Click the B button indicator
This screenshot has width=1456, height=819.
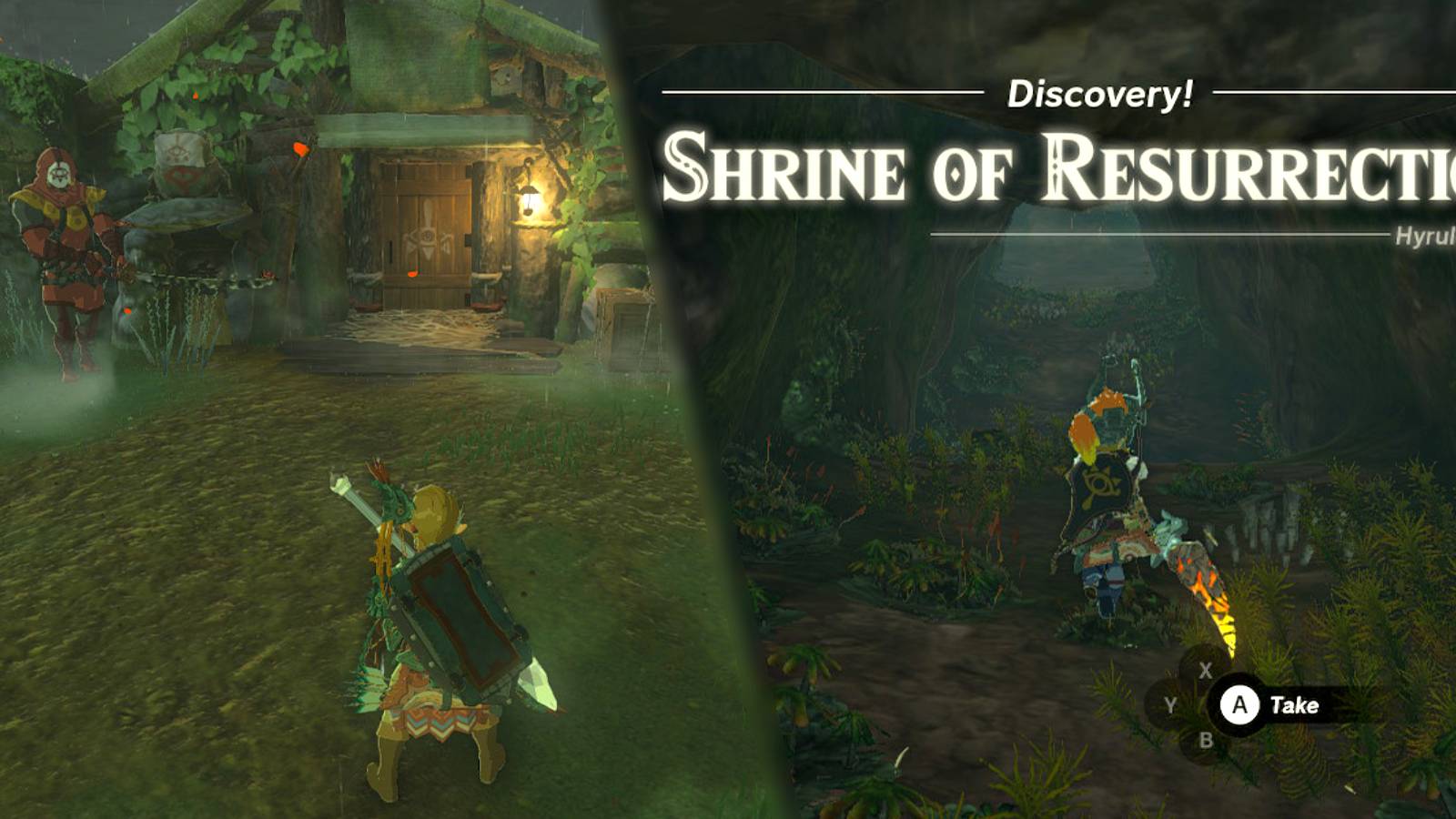1208,740
